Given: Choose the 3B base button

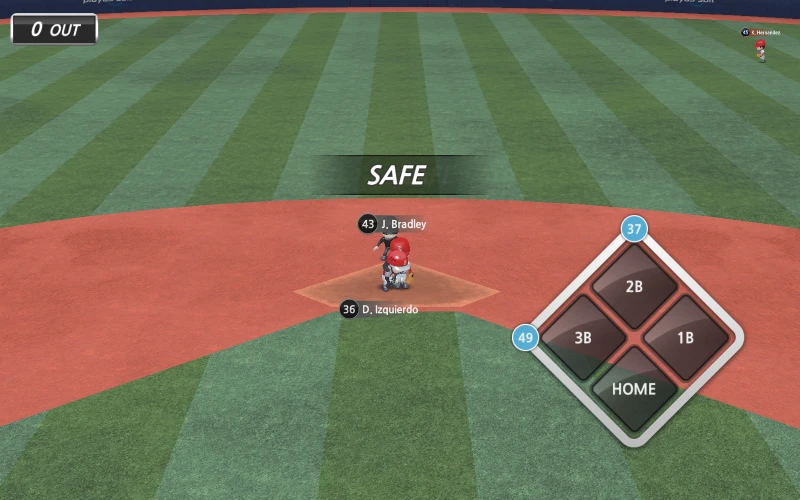Looking at the screenshot, I should pos(583,337).
